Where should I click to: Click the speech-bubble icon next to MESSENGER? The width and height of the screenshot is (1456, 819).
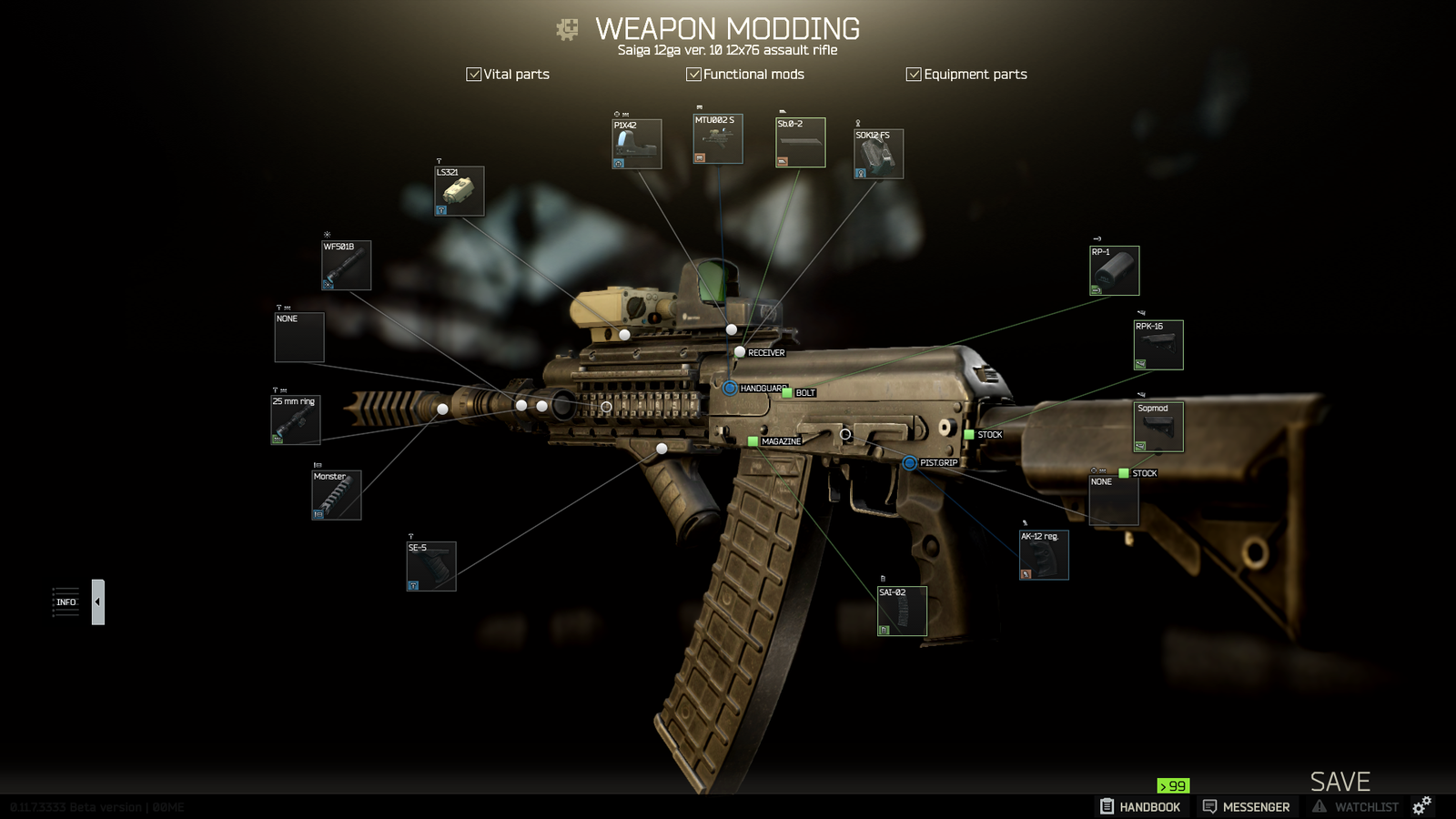point(1210,806)
